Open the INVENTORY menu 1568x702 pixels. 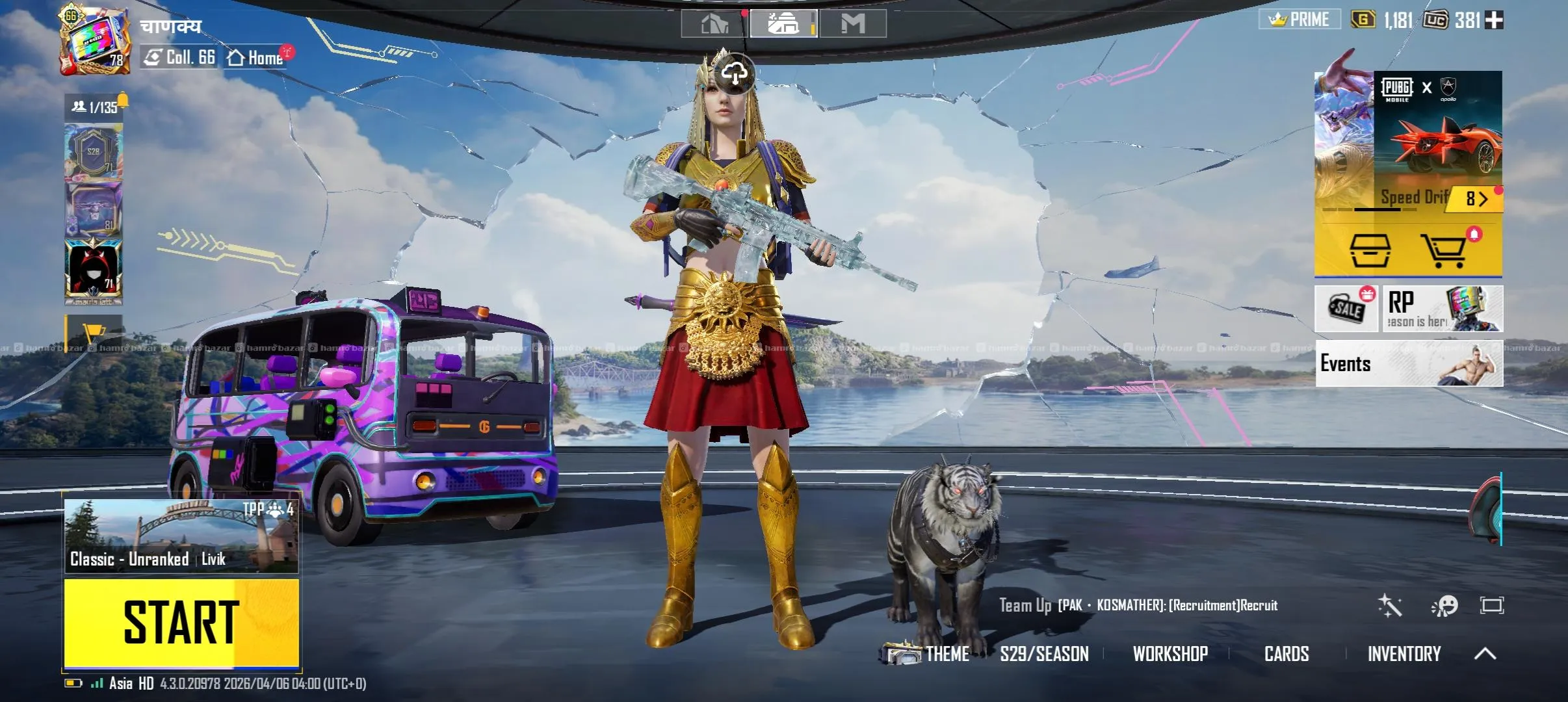[1404, 654]
